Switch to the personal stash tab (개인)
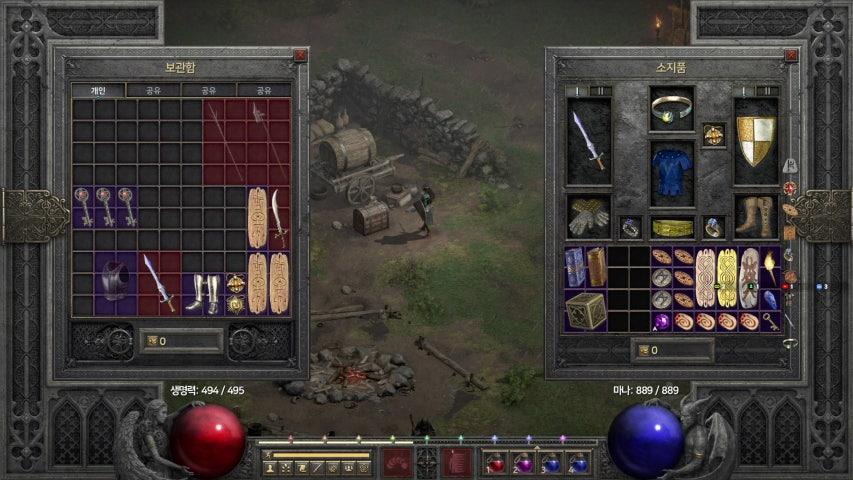 click(98, 90)
